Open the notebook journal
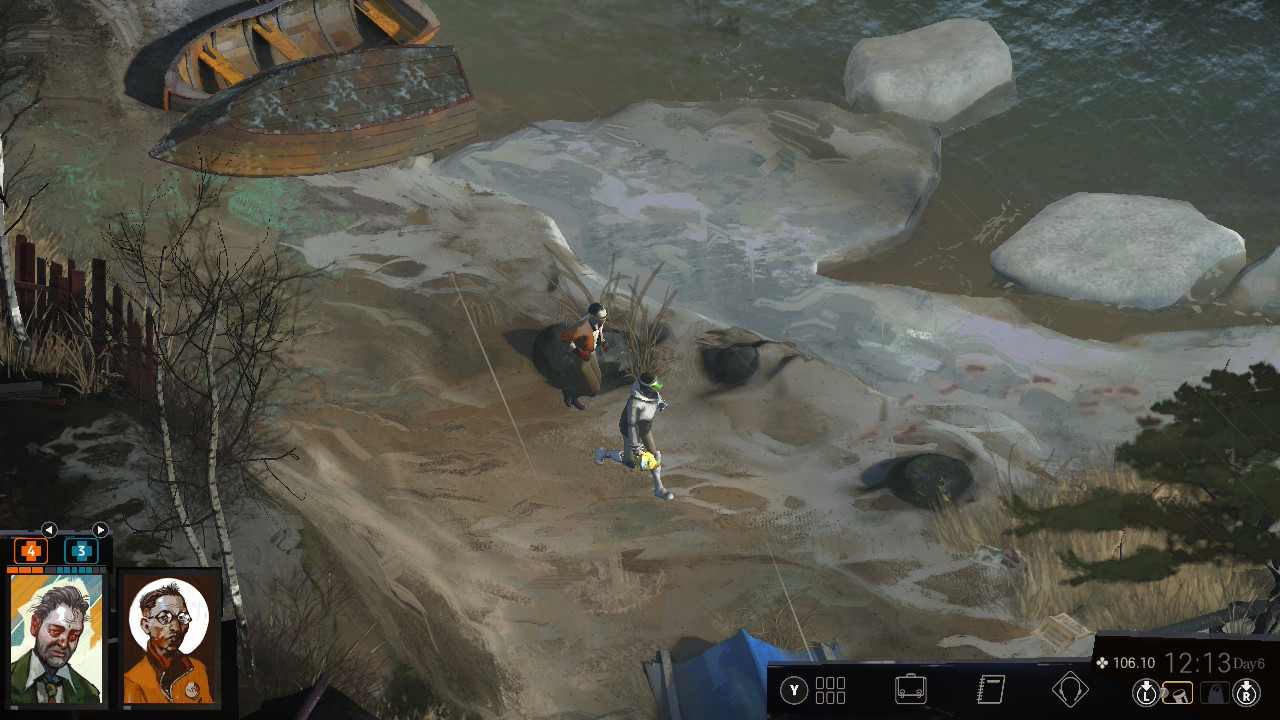The height and width of the screenshot is (720, 1280). (x=990, y=689)
